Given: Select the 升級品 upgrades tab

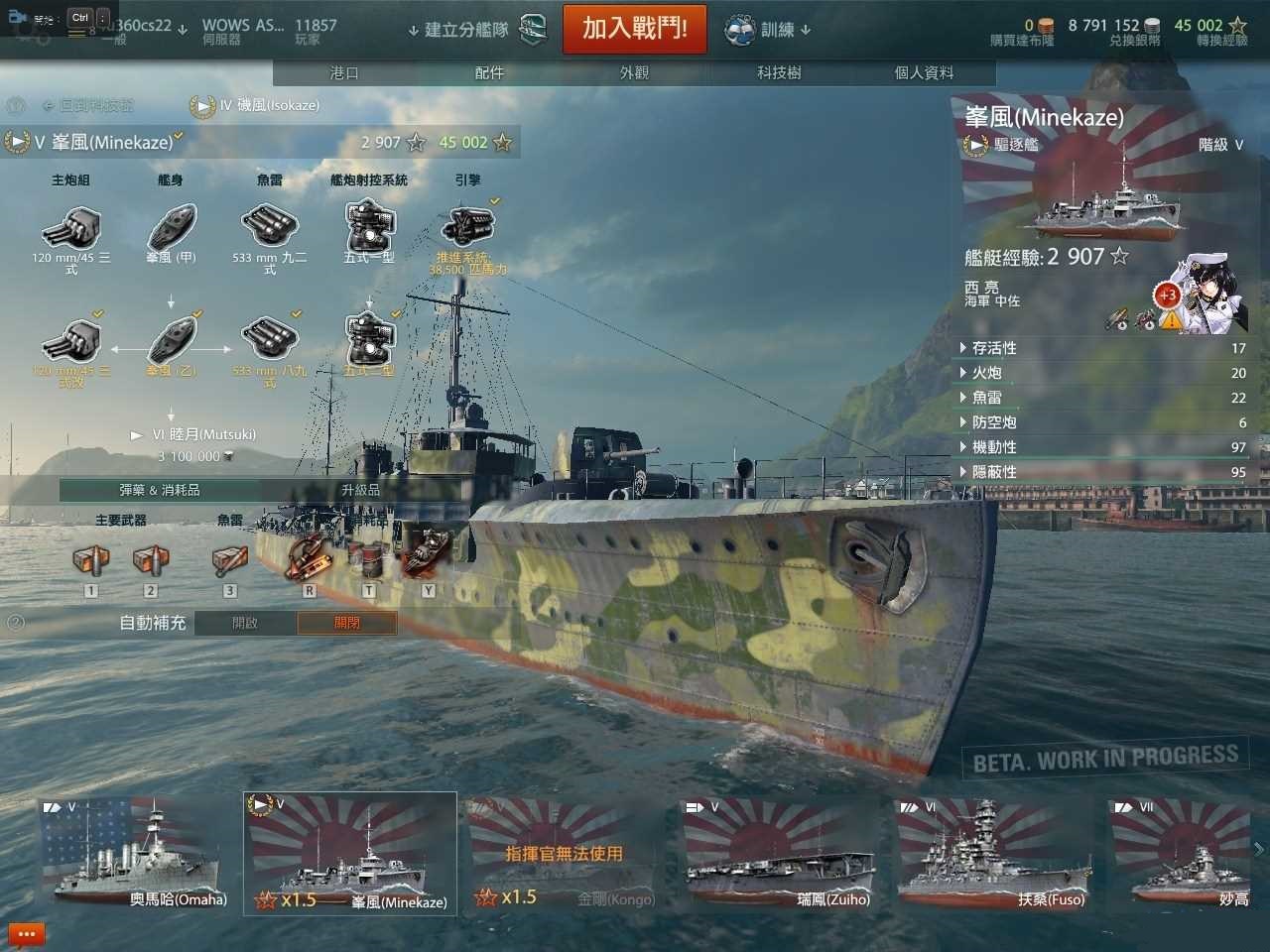Looking at the screenshot, I should [360, 490].
